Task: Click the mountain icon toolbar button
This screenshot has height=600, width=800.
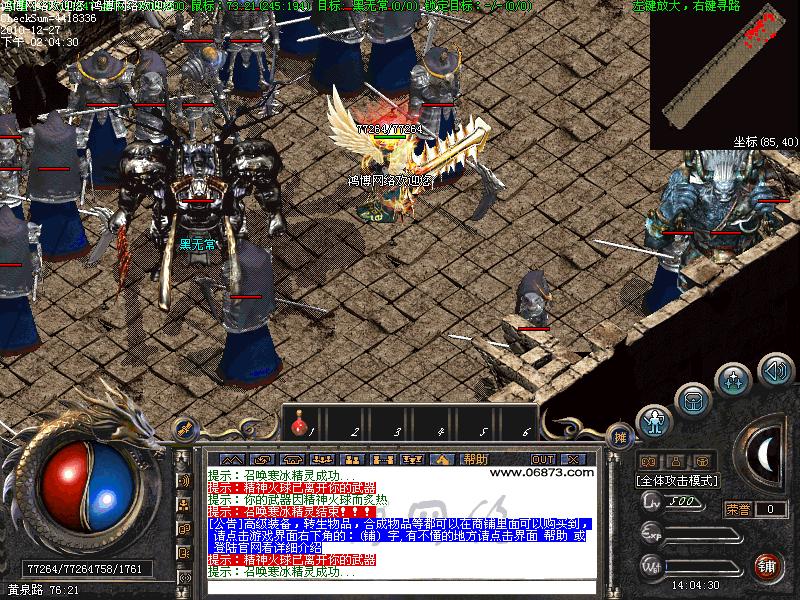Action: pos(232,459)
